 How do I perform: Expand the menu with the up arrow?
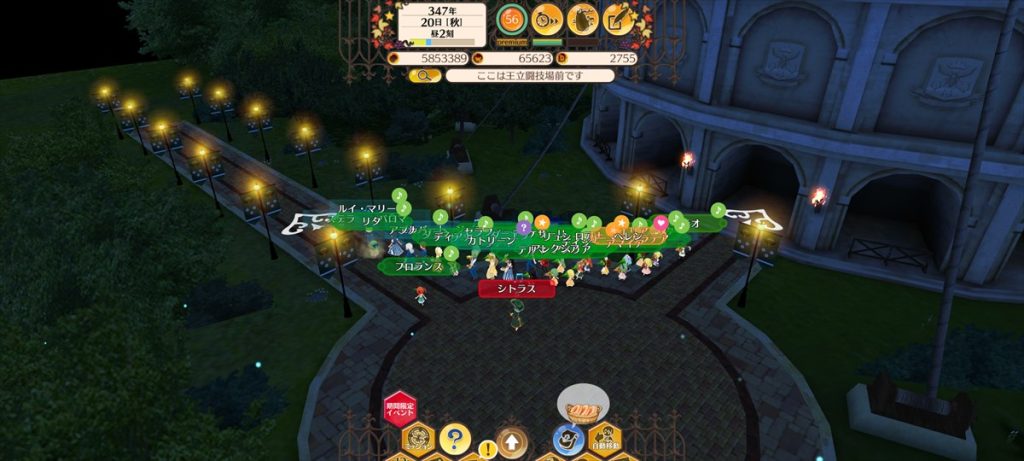click(511, 440)
